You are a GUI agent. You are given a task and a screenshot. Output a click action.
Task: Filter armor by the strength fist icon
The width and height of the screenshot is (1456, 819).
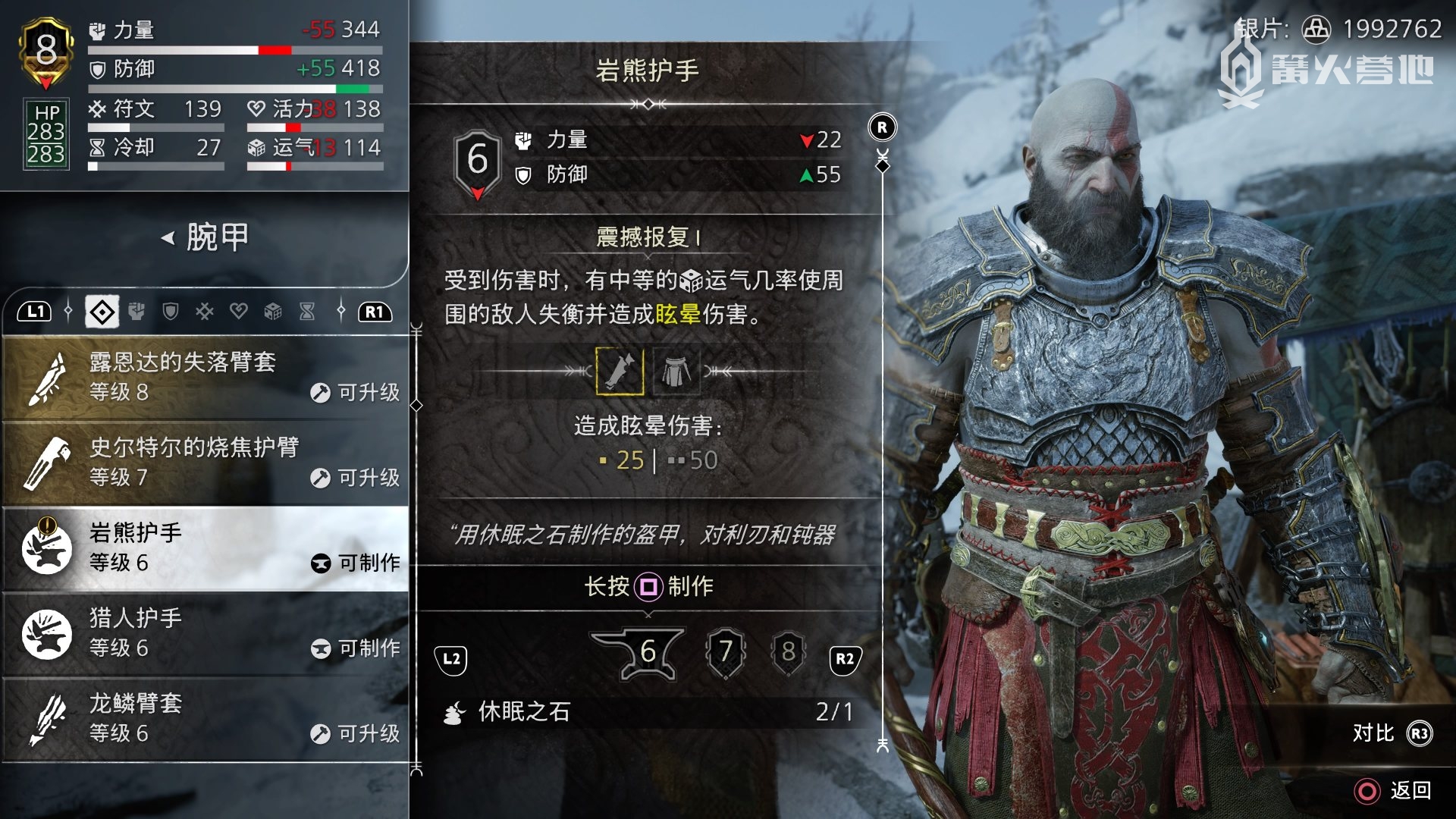tap(136, 312)
